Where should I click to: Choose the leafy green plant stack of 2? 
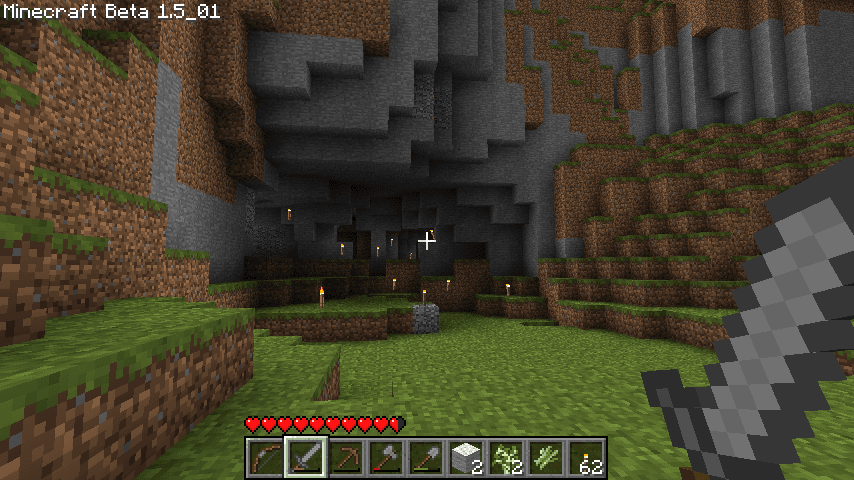[505, 458]
